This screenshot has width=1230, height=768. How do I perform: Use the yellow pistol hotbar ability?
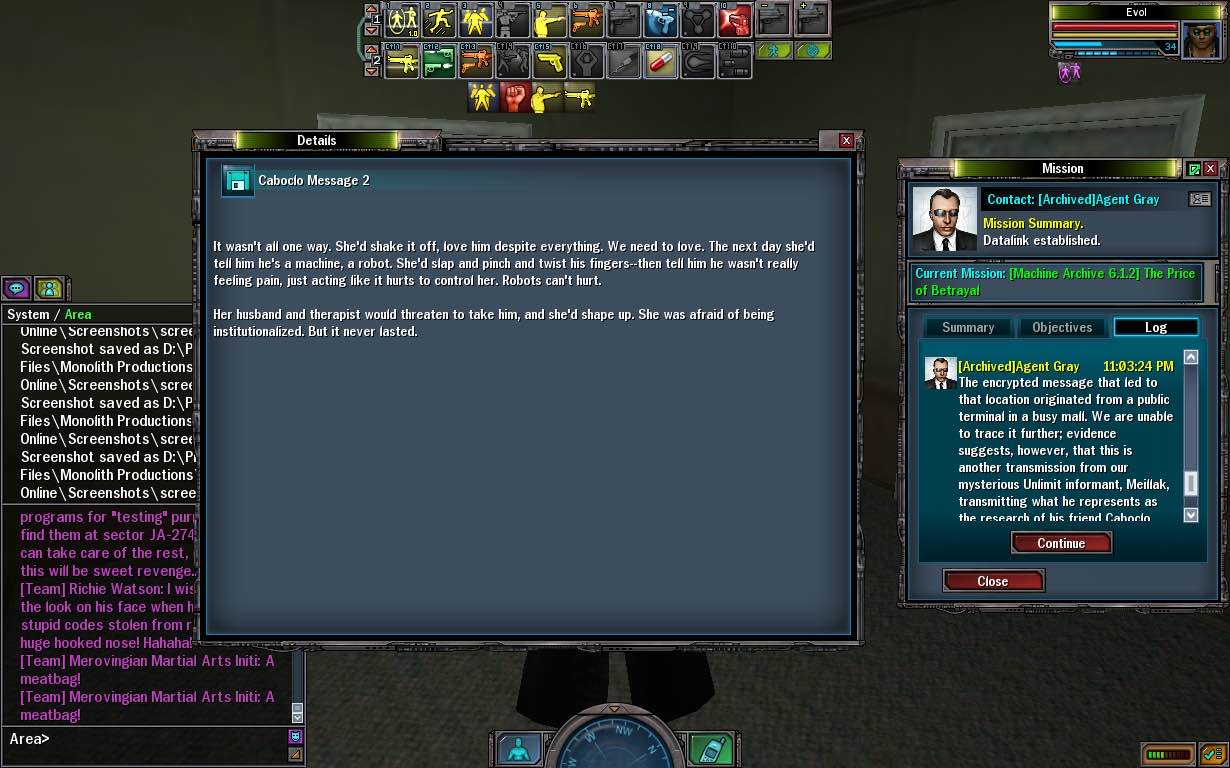tap(549, 63)
